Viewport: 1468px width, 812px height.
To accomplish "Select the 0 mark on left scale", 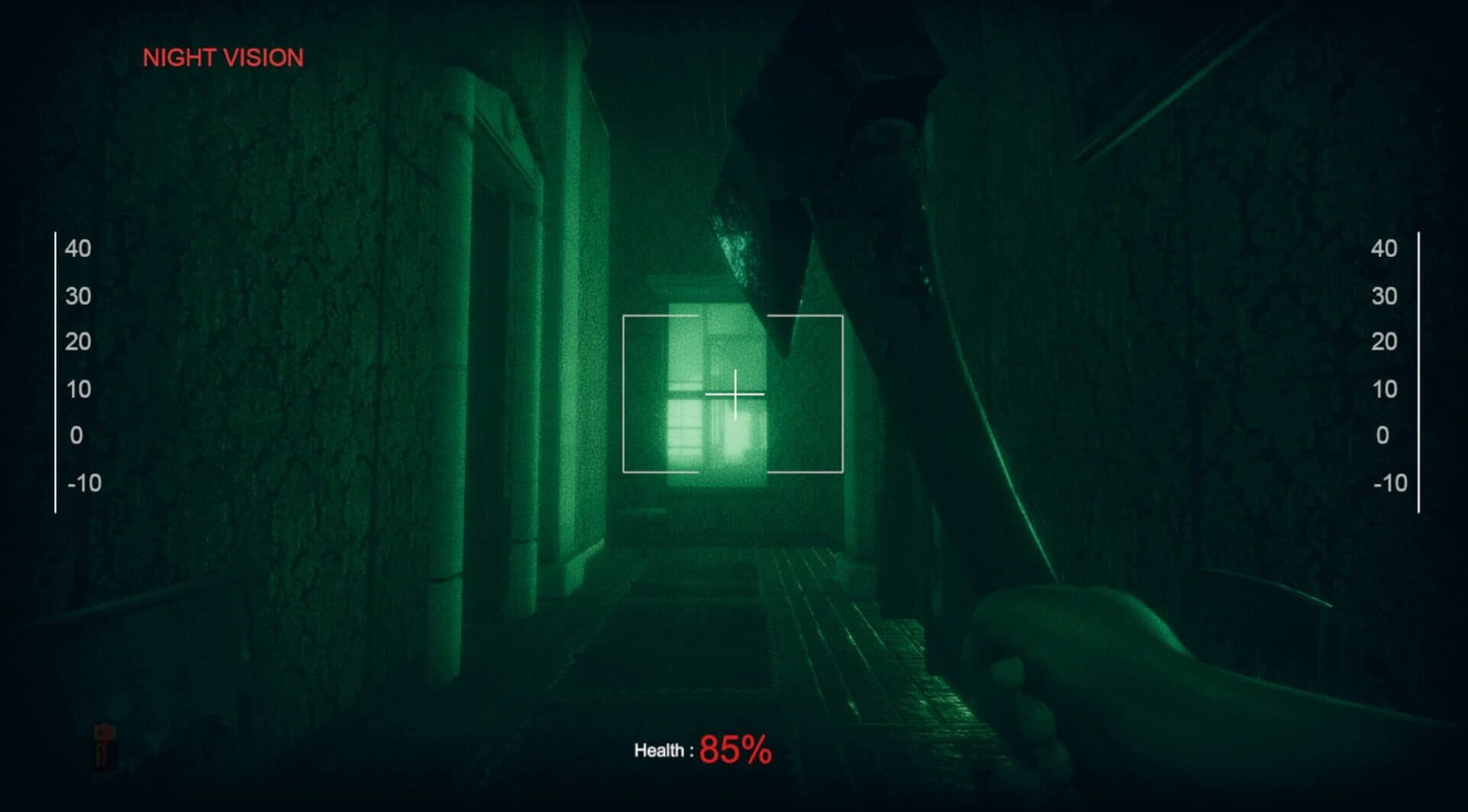I will (x=77, y=435).
